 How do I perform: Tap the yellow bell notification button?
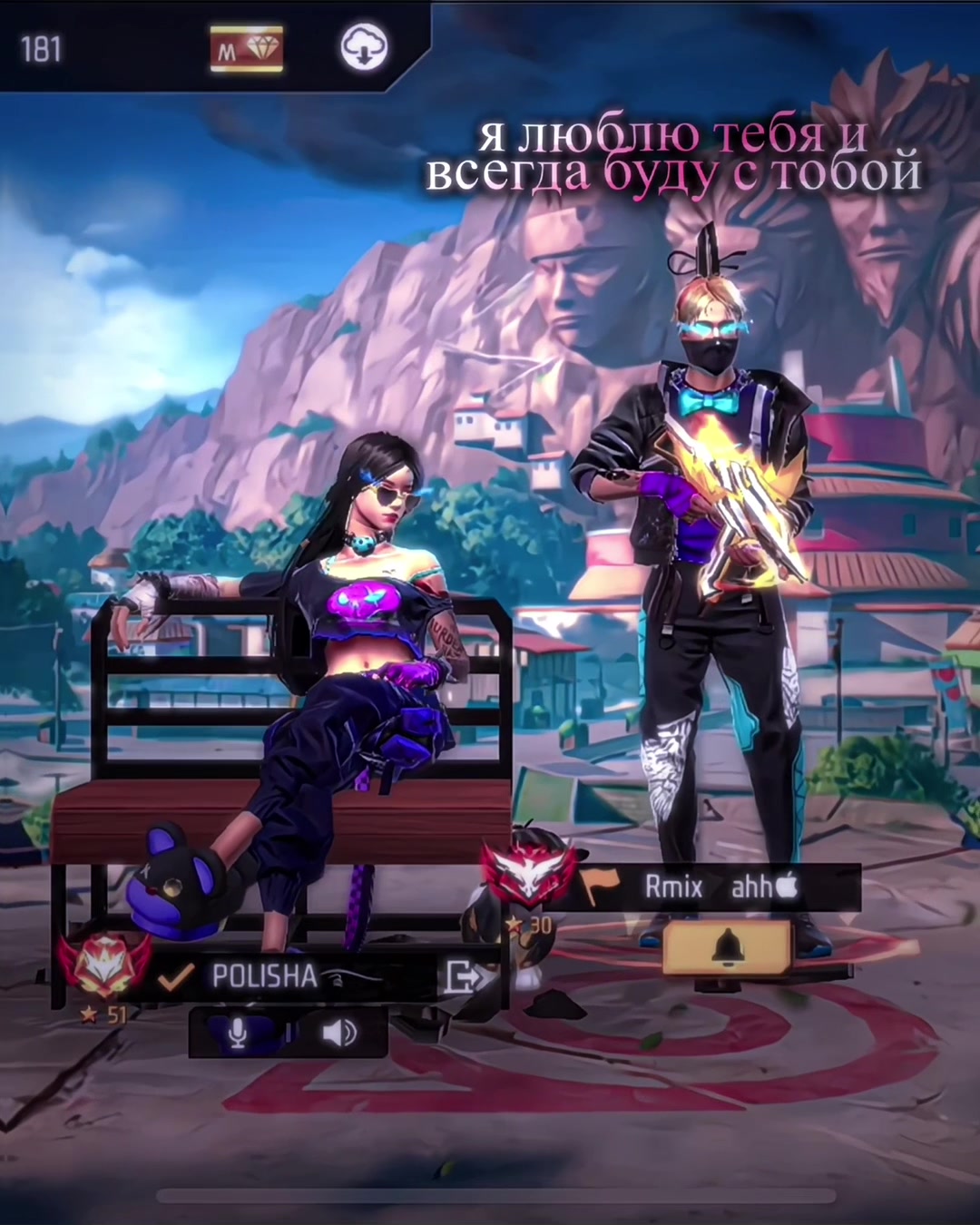point(727,947)
